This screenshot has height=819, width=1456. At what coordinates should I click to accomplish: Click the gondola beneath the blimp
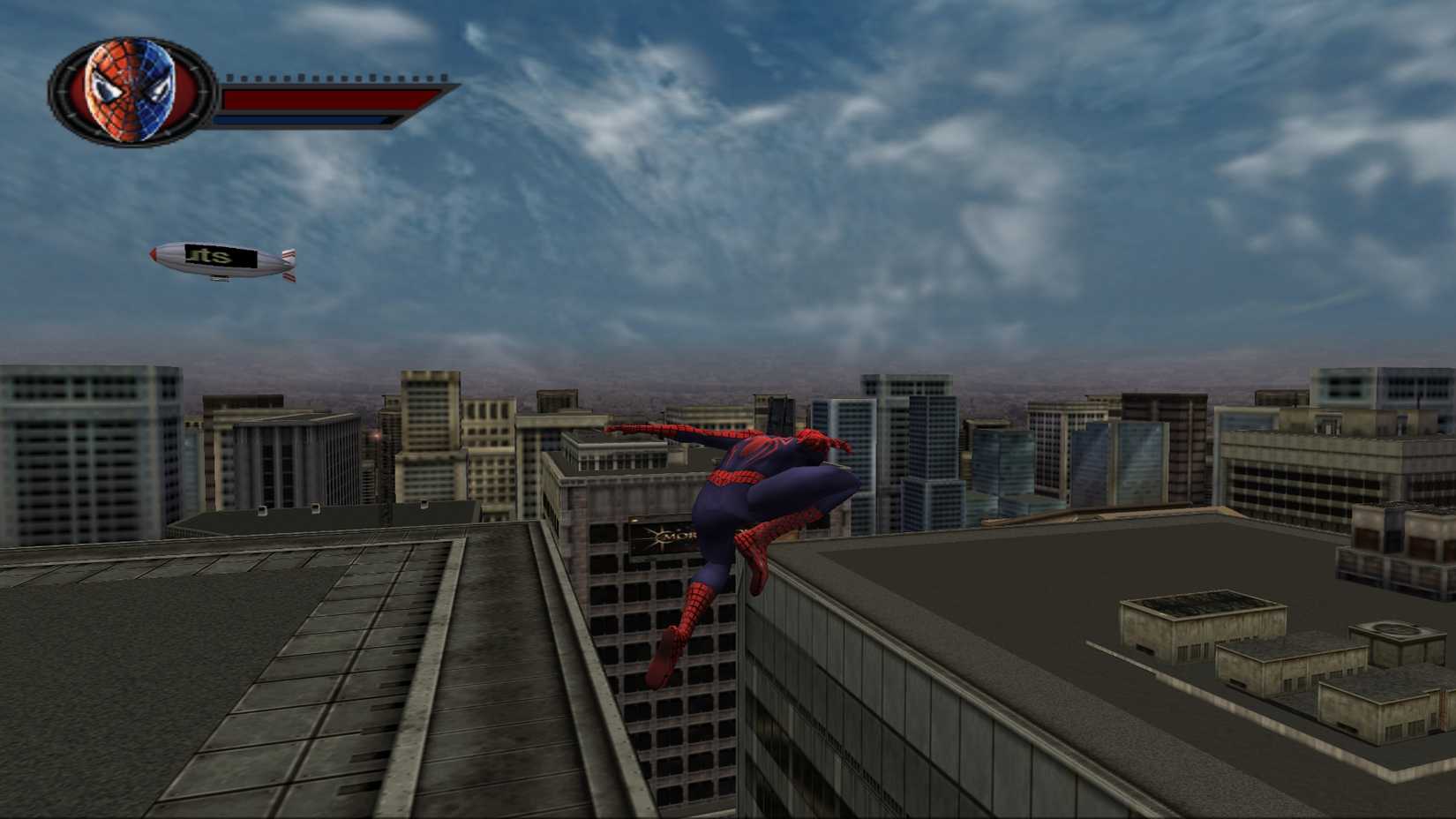coord(221,280)
